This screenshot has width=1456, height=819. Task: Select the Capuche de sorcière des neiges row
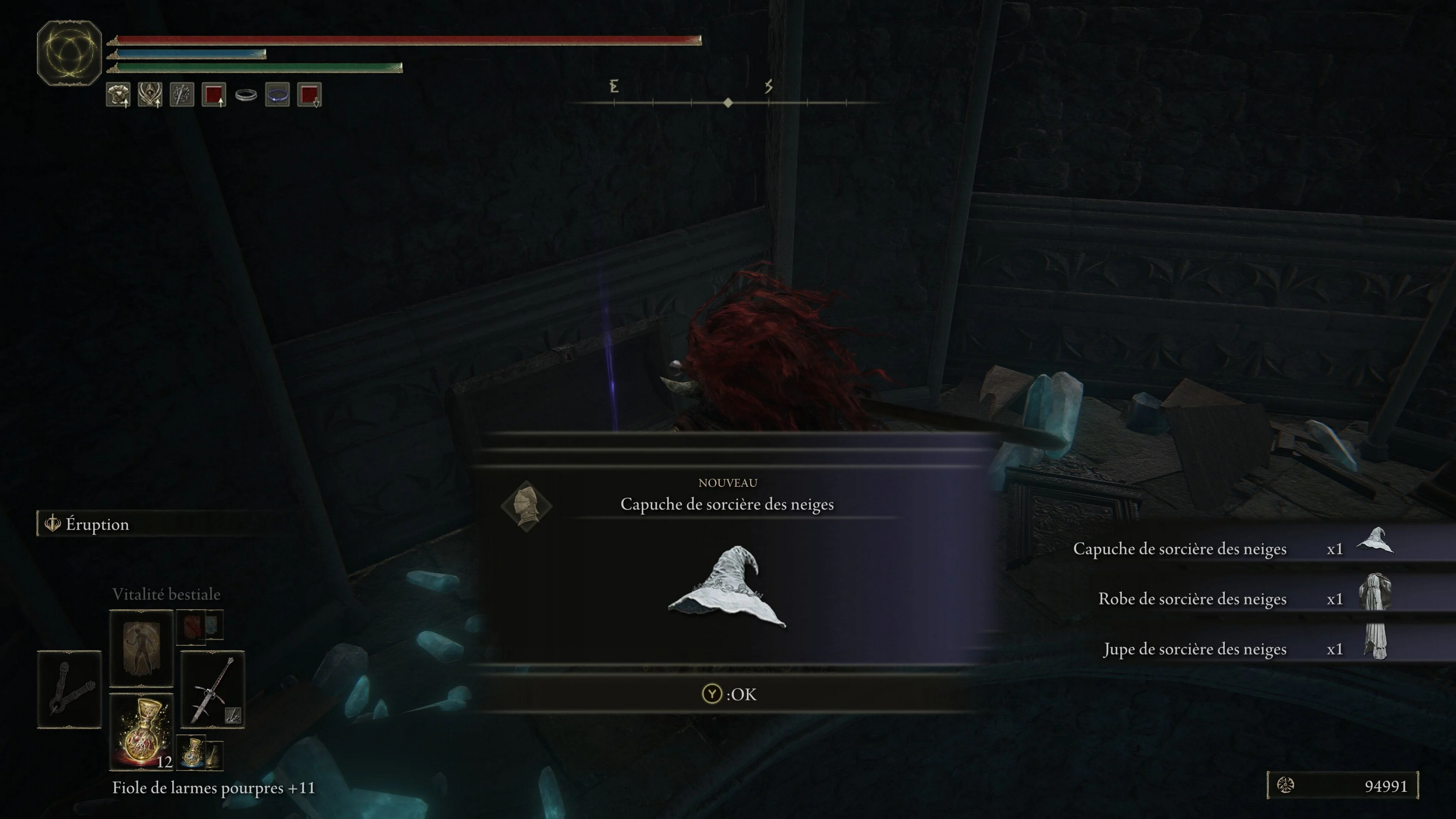[1232, 548]
